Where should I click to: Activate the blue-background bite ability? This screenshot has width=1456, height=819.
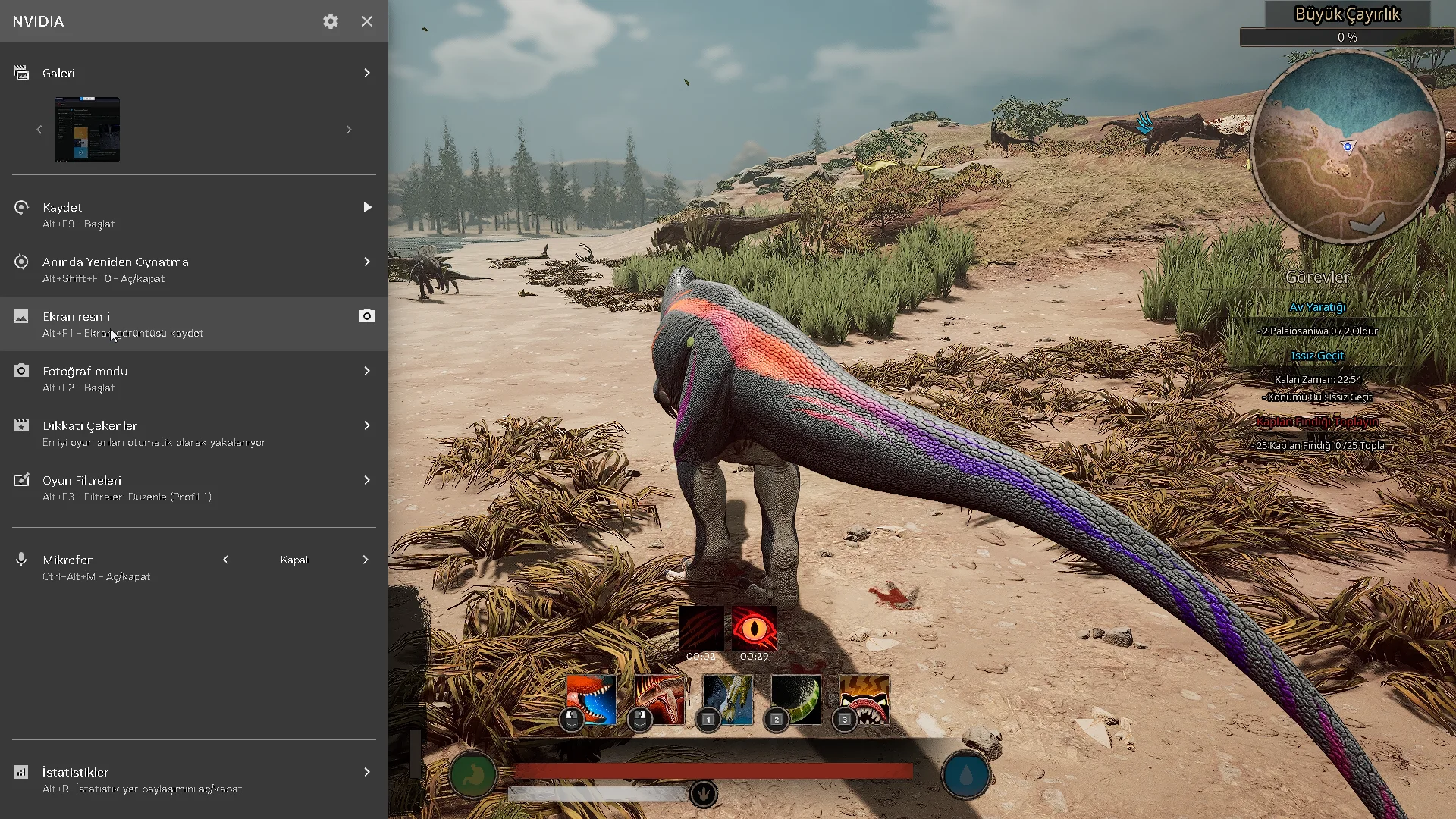(591, 699)
